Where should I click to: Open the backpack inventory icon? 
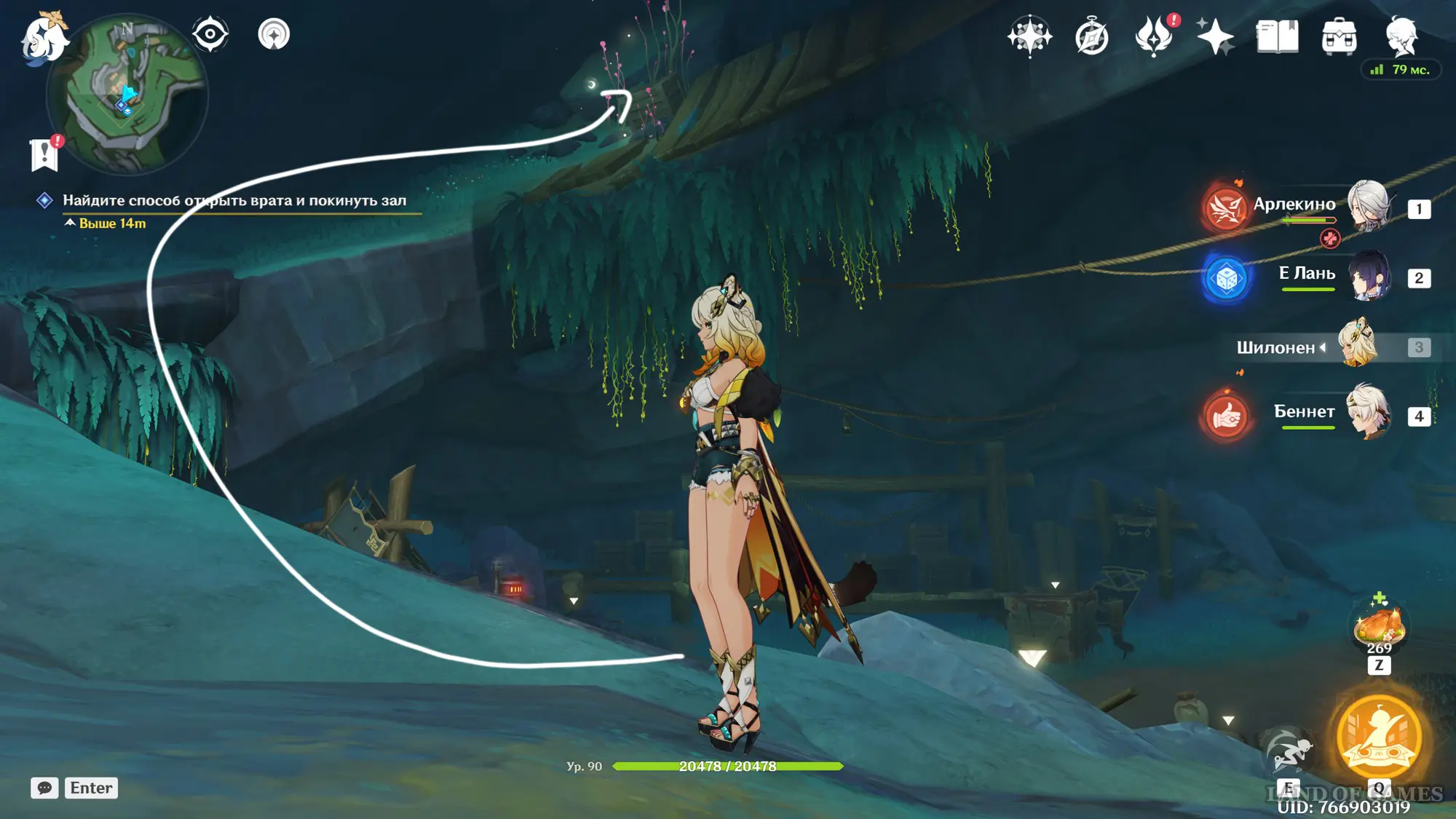tap(1339, 36)
